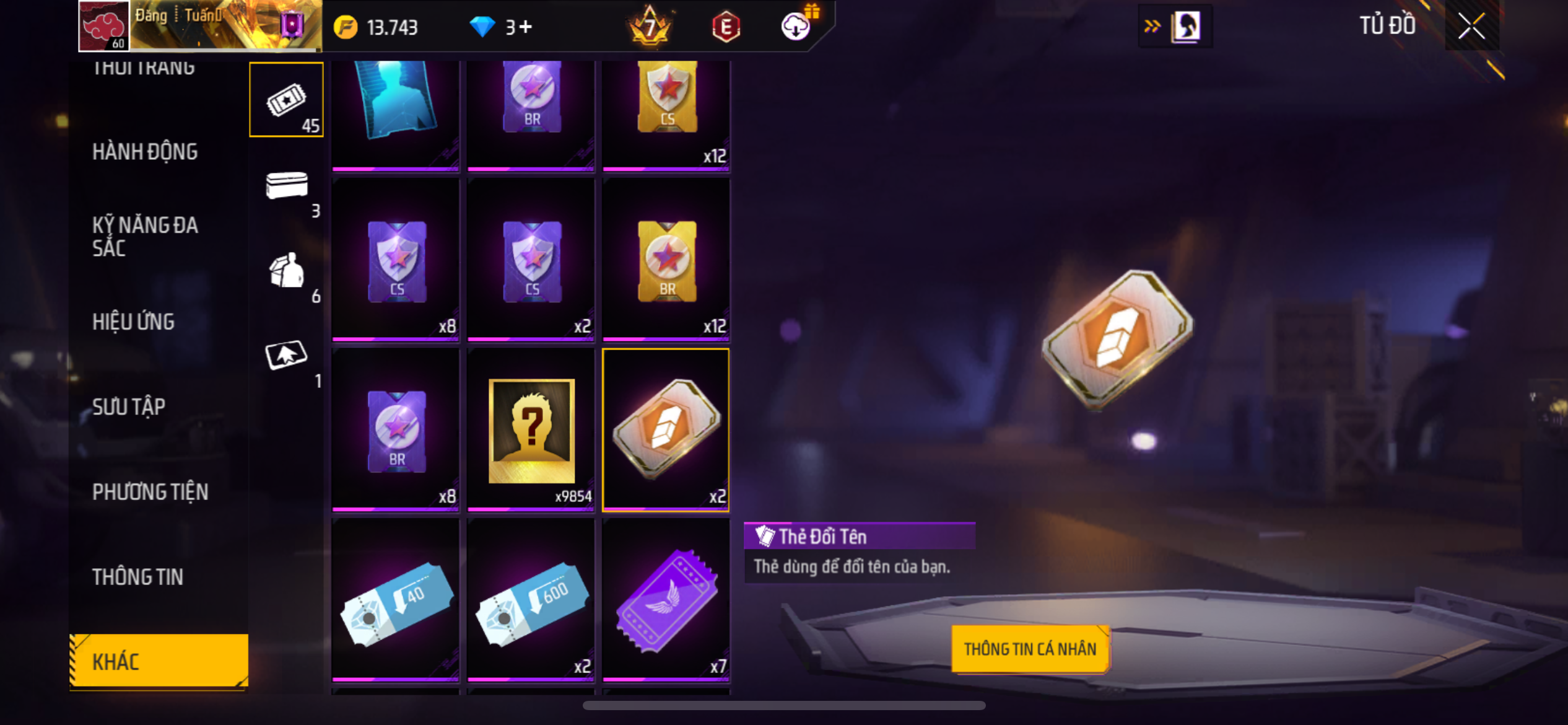
Task: Open Thông Tin Cá Nhân button
Action: [1030, 649]
